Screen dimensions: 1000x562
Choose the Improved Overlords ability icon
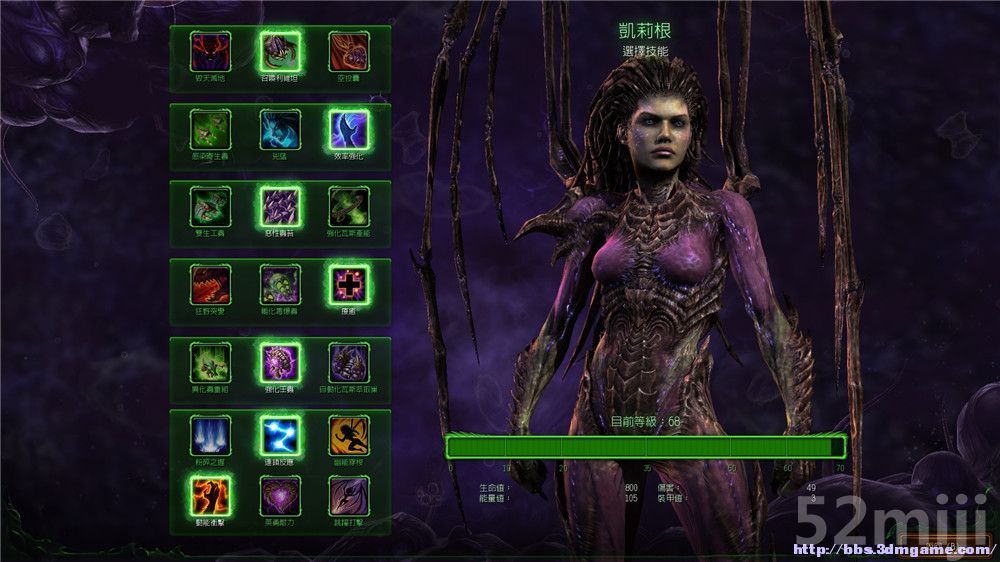[280, 362]
